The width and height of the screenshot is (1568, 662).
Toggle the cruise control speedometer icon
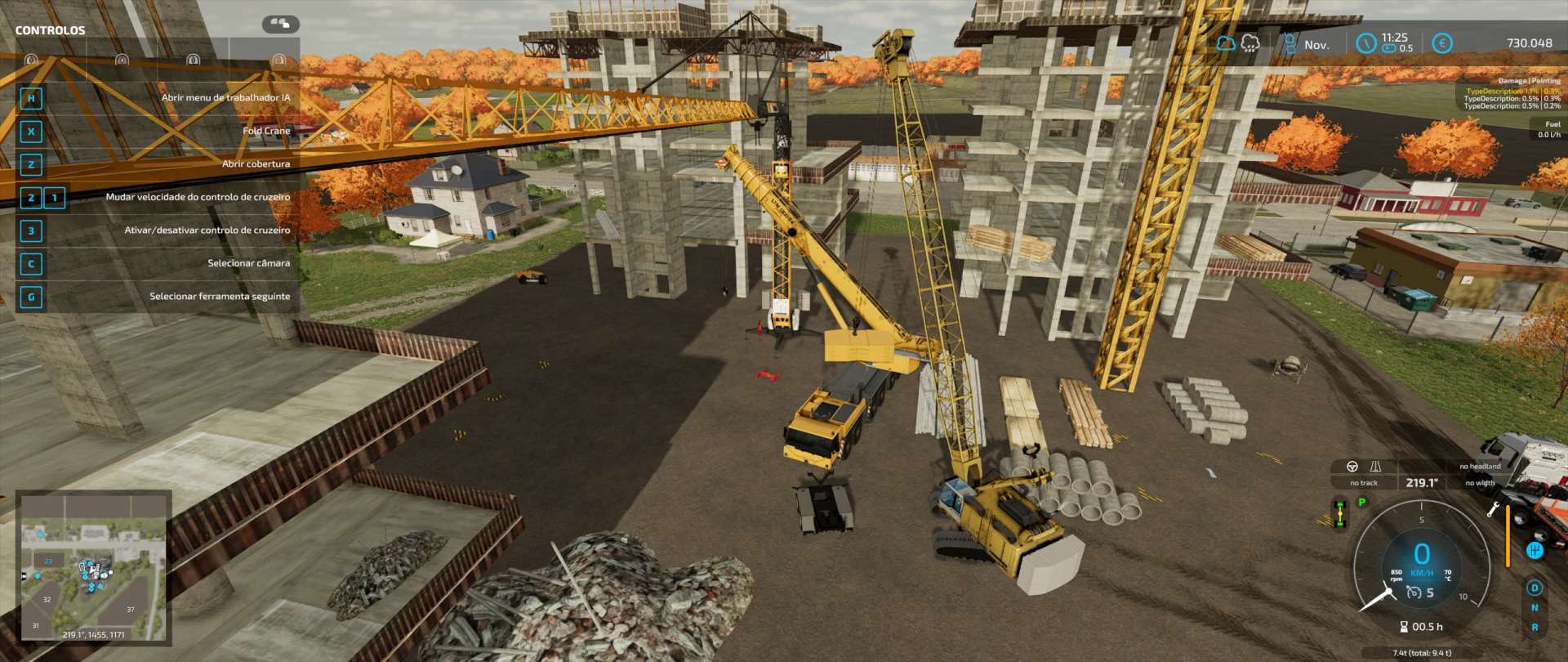coord(1414,593)
